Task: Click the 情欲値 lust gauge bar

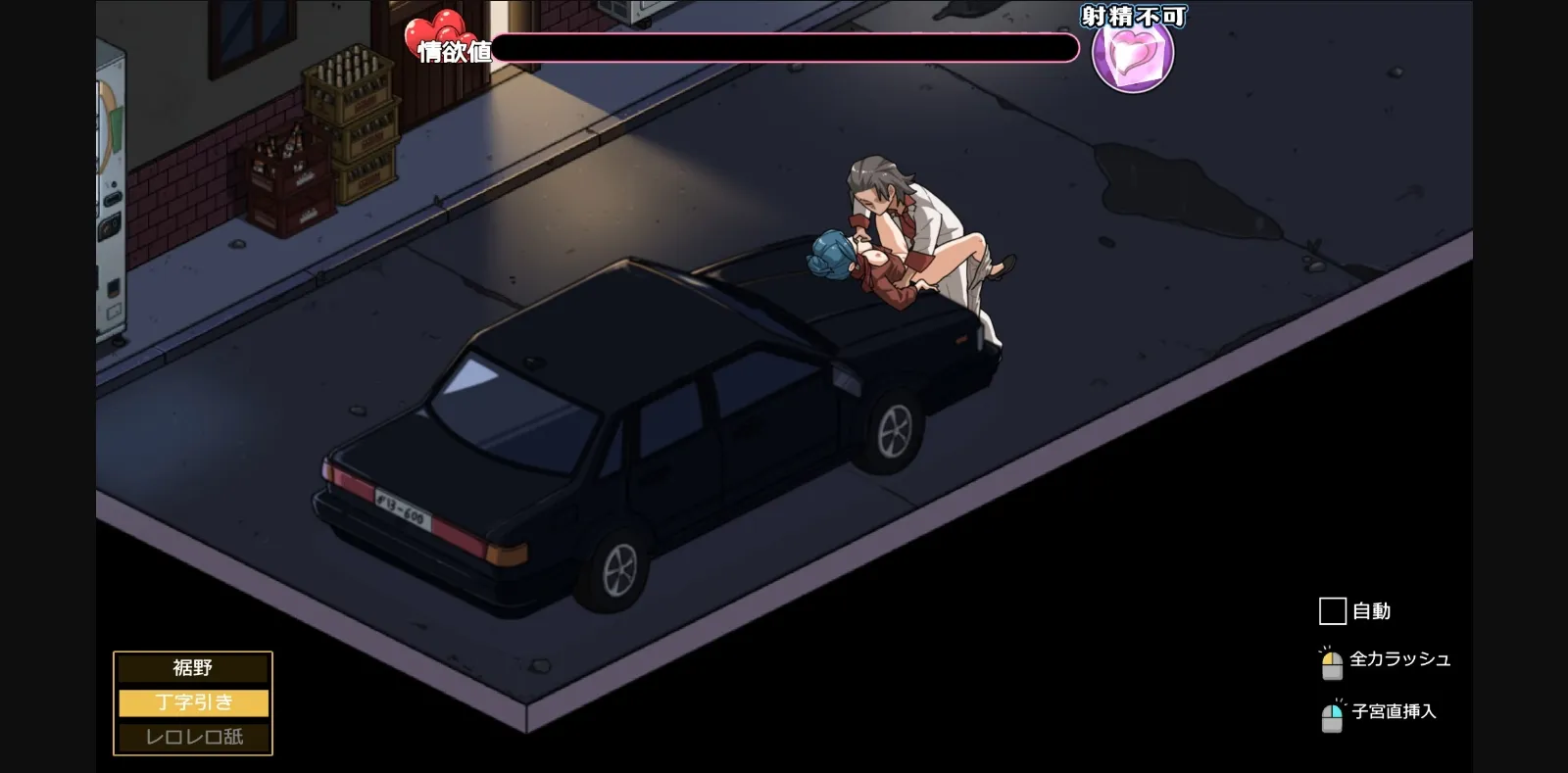Action: pos(784,48)
